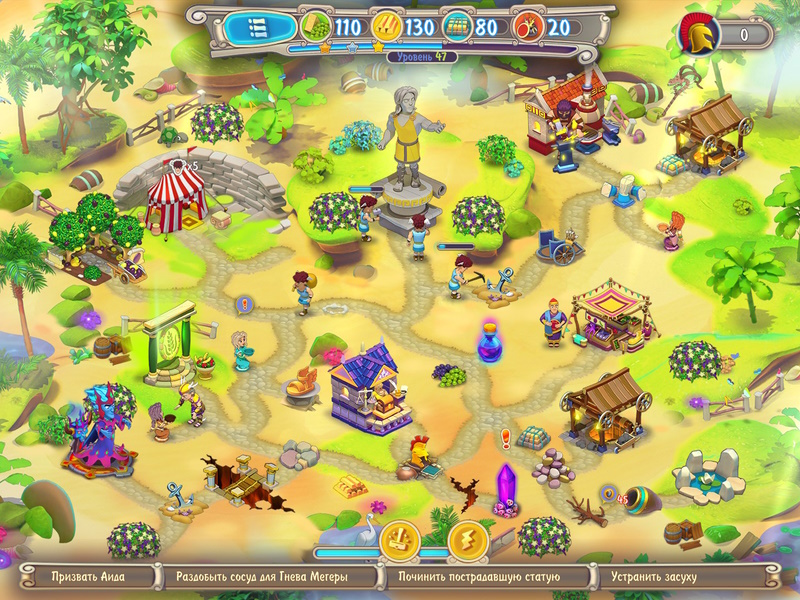
Task: Choose the objective 'Починить пострадавшую статую'
Action: (x=479, y=577)
